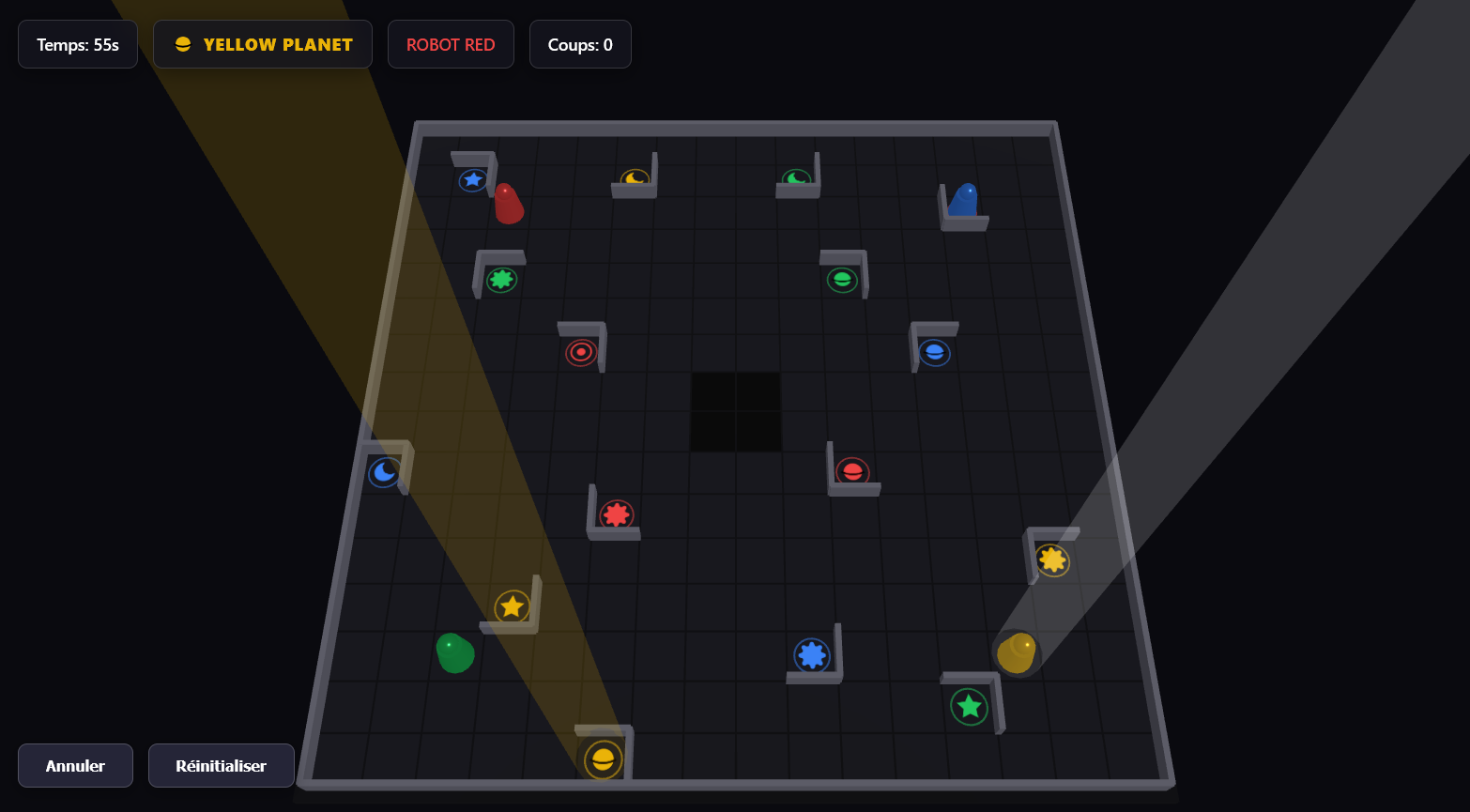Click the blue moon target tile
The height and width of the screenshot is (812, 1470).
coord(384,473)
